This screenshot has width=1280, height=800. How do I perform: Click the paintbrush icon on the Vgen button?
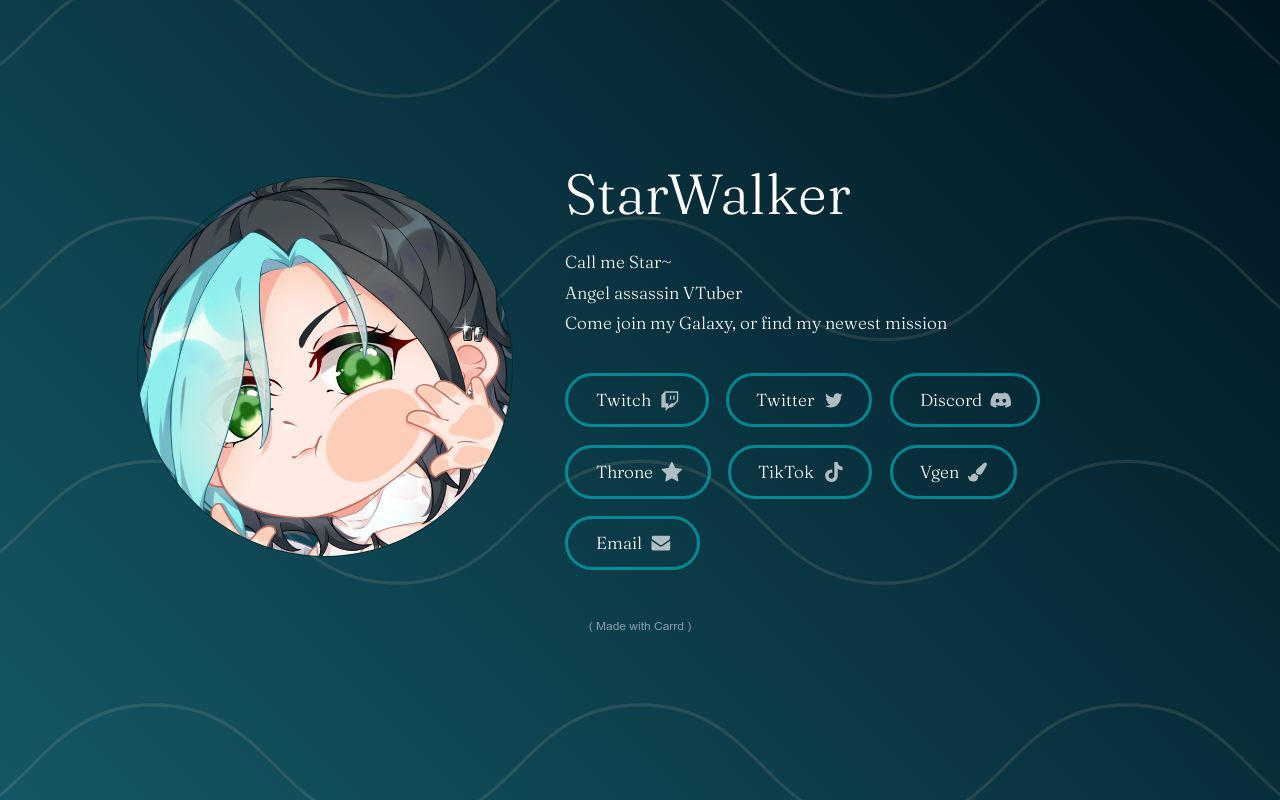(978, 472)
